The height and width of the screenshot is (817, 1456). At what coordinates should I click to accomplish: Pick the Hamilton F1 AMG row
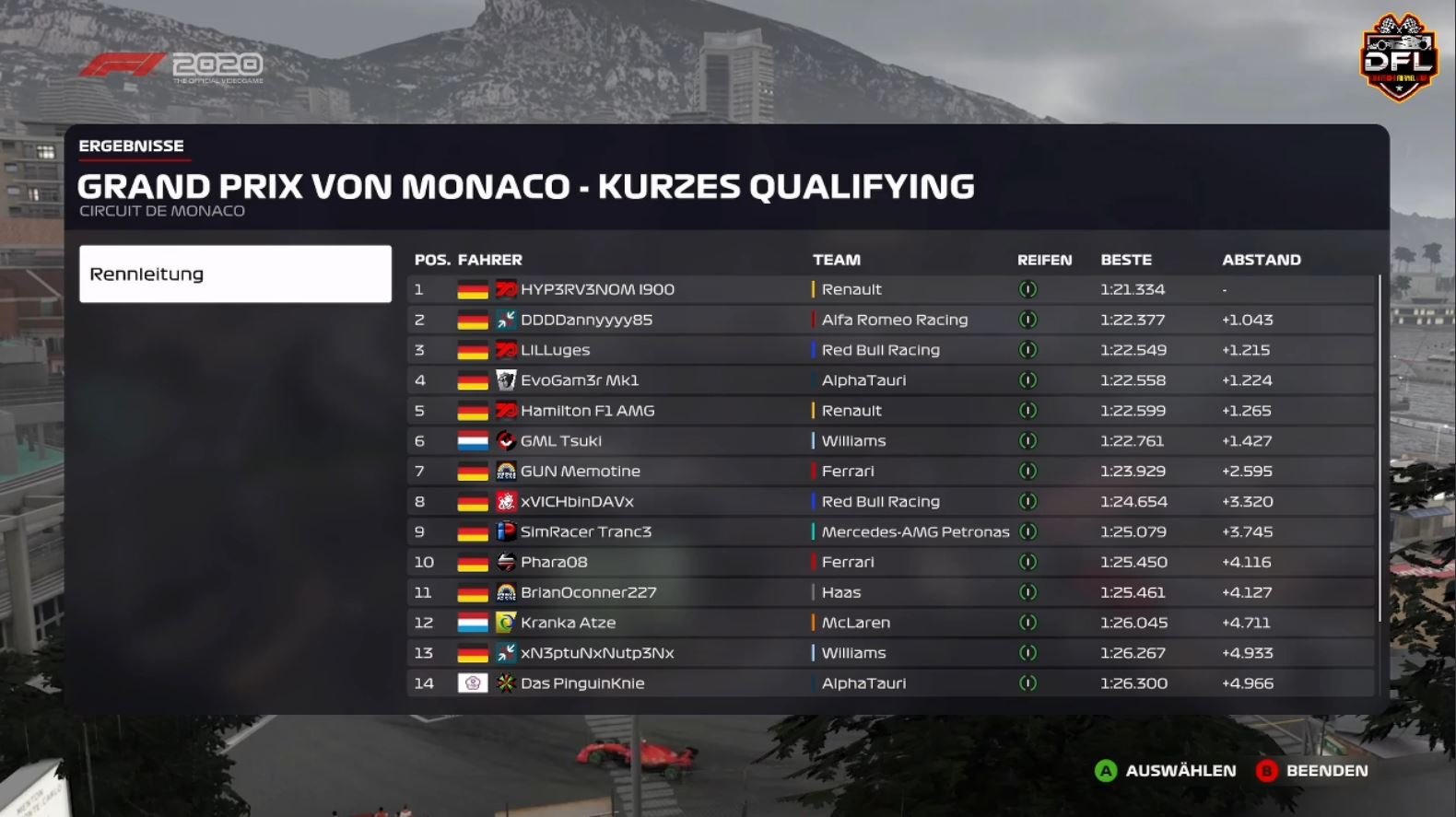[x=587, y=411]
